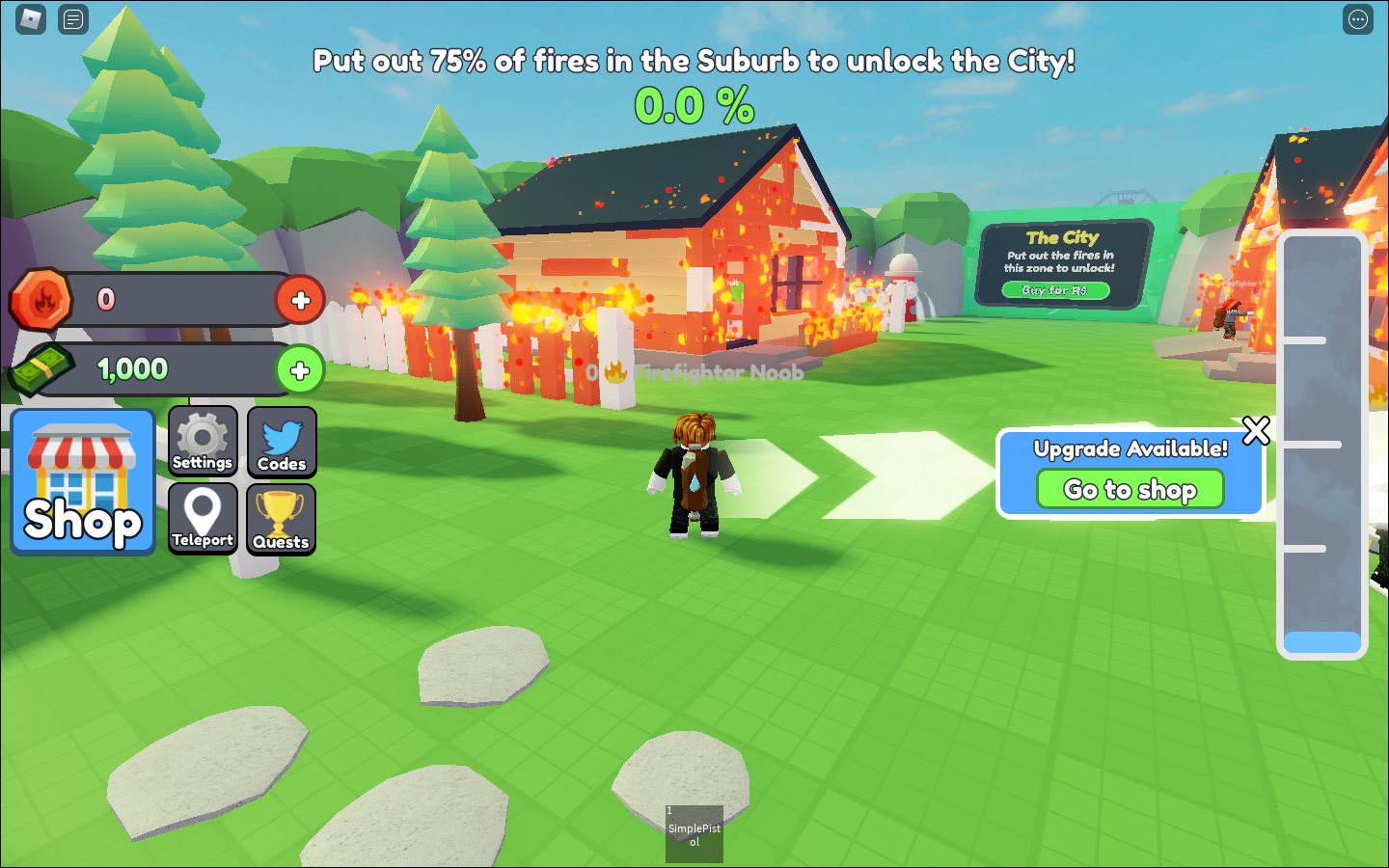
Task: Open the Shop storefront icon
Action: 82,479
